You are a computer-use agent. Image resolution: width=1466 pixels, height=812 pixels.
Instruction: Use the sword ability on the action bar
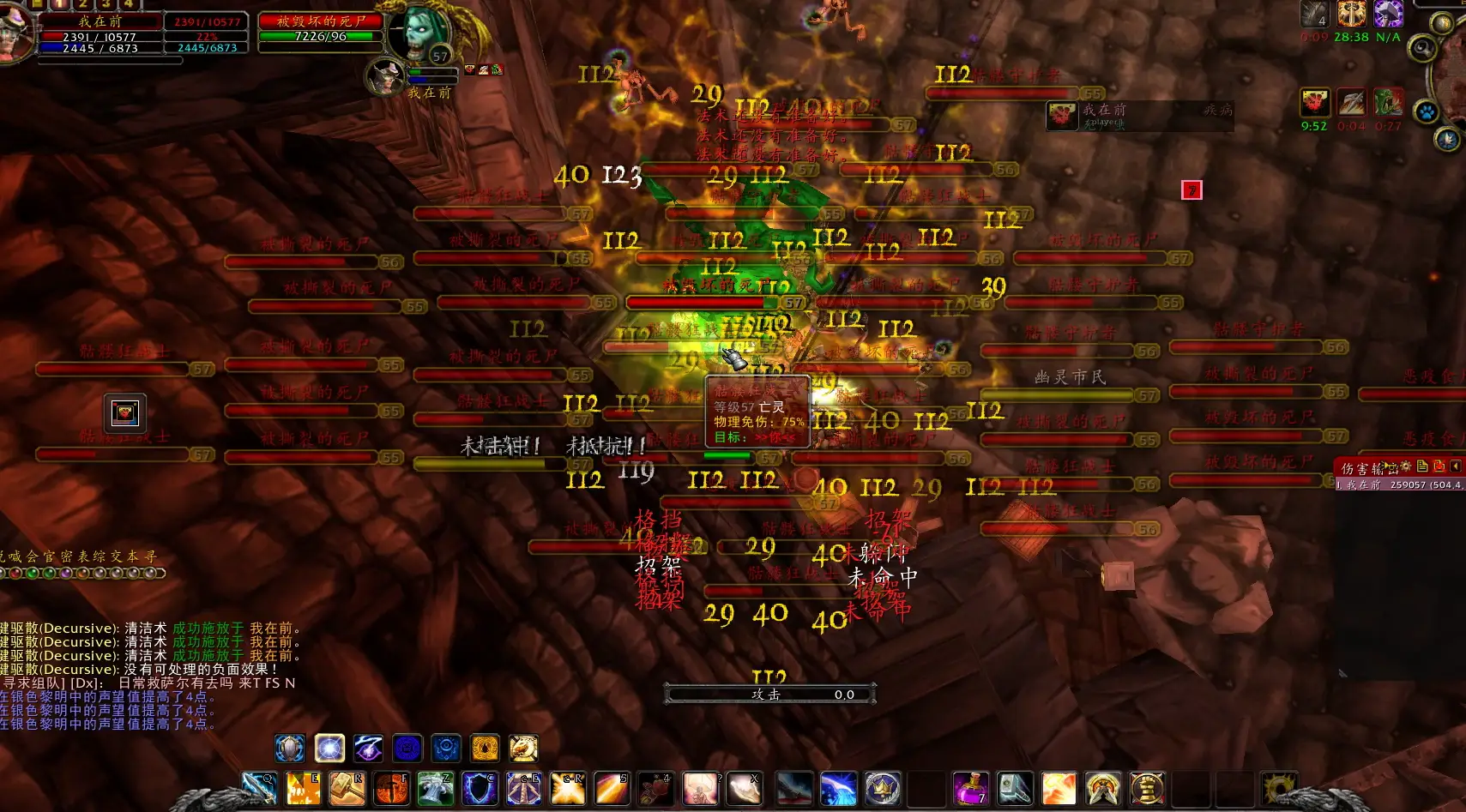pyautogui.click(x=258, y=787)
